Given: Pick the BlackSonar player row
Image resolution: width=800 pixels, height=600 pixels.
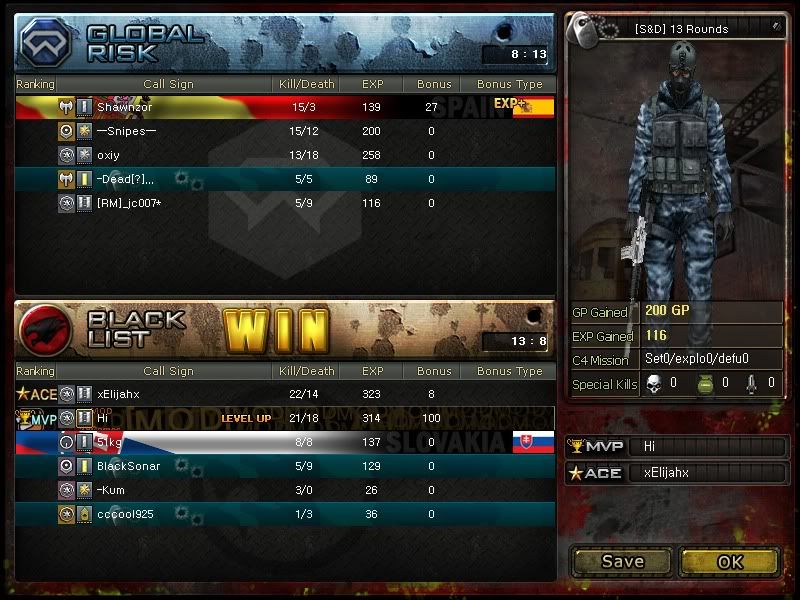Looking at the screenshot, I should (x=285, y=466).
